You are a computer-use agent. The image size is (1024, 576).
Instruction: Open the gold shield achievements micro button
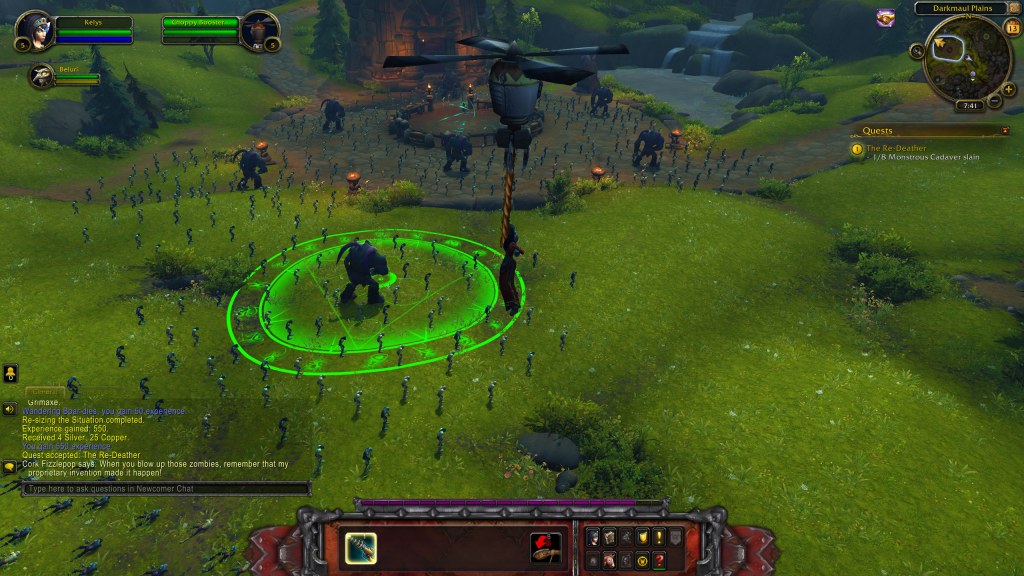click(642, 538)
